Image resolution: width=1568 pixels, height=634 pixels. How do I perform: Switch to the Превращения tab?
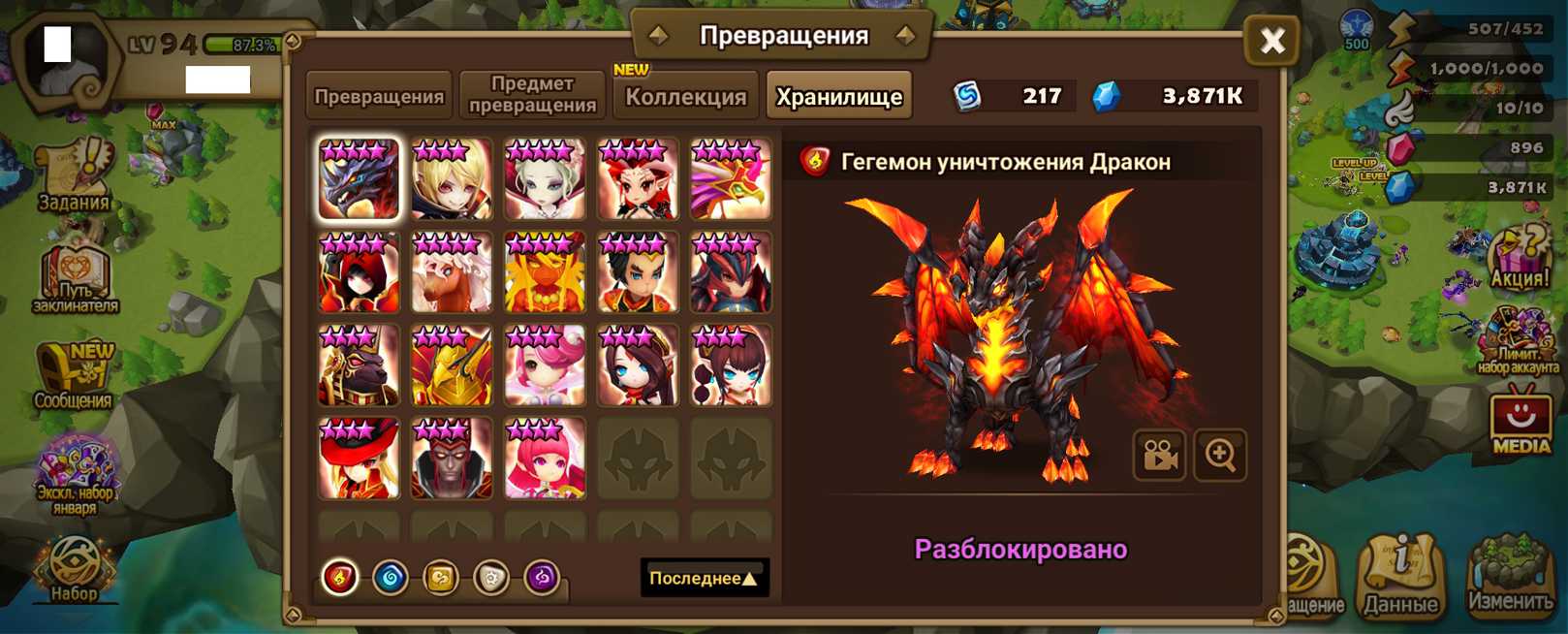379,96
